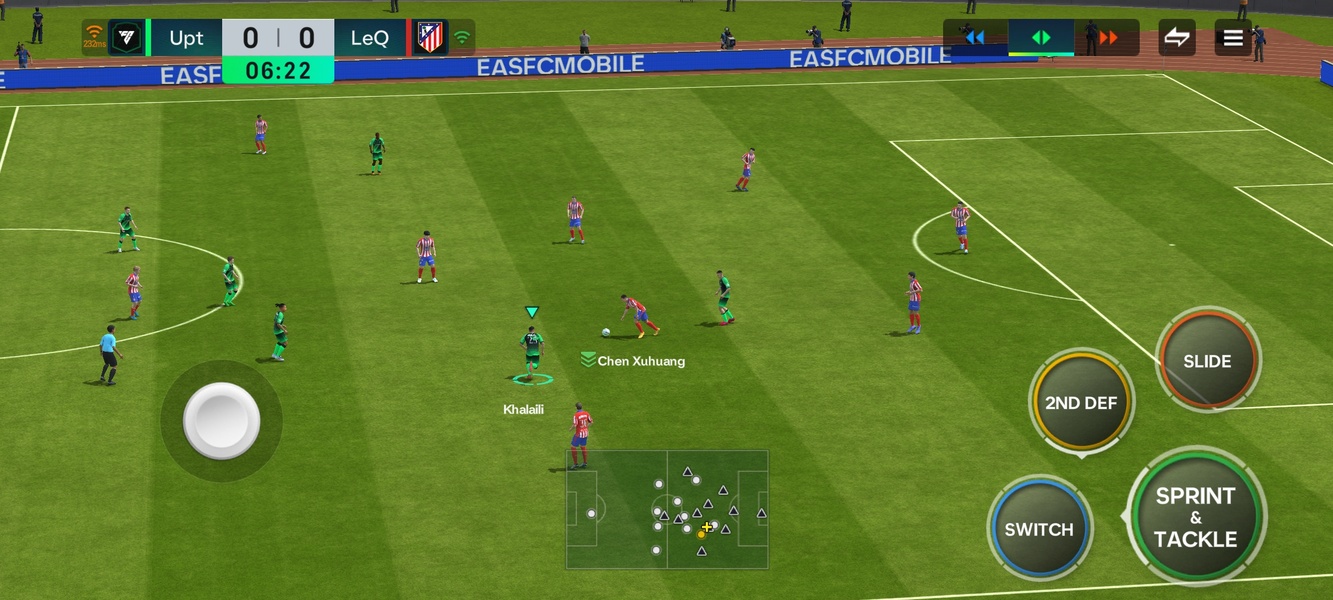1333x600 pixels.
Task: Tap the SLIDE tackle button
Action: [x=1207, y=361]
